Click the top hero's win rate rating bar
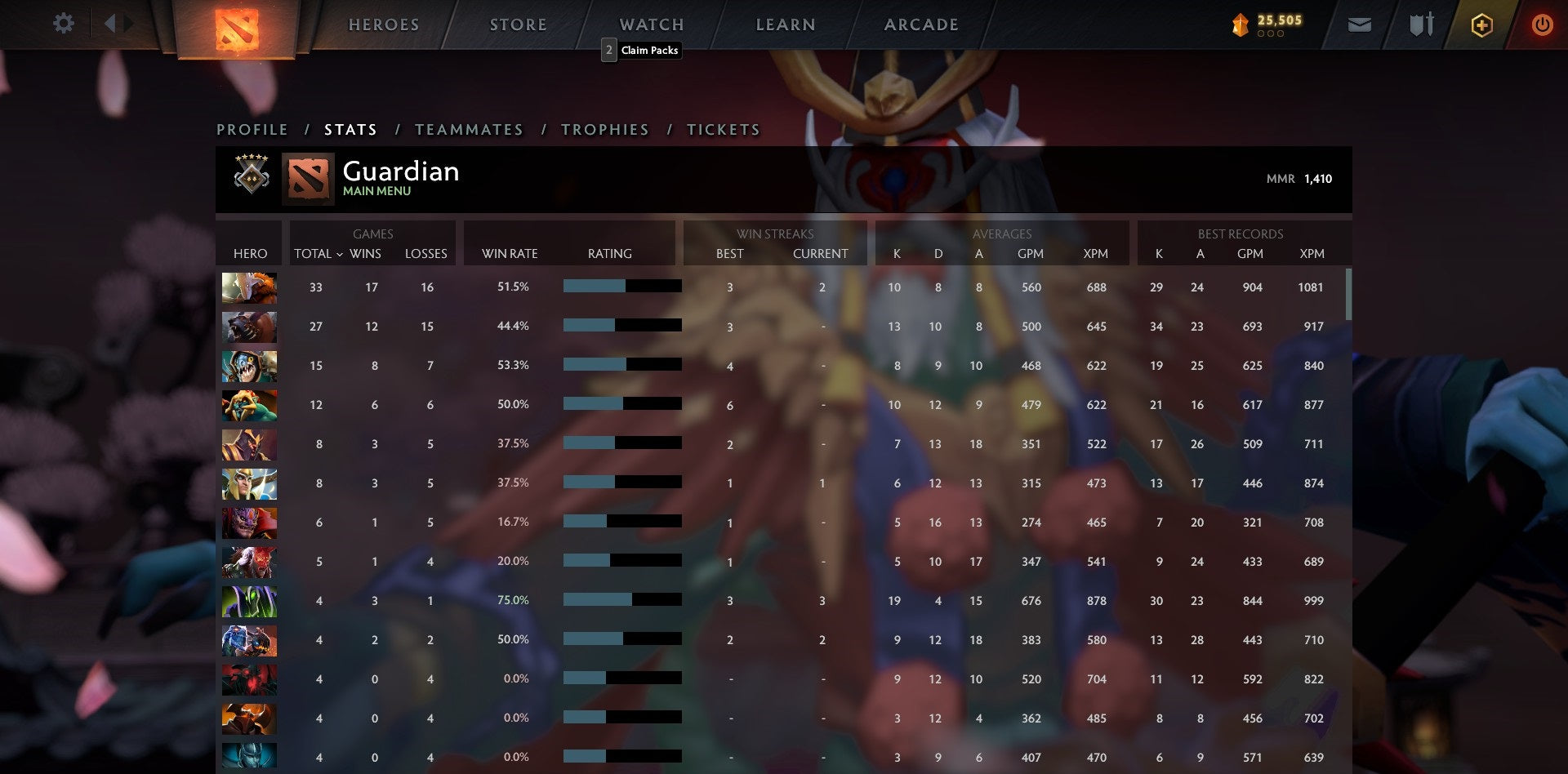Screen dimensions: 1568x774 pyautogui.click(x=621, y=287)
